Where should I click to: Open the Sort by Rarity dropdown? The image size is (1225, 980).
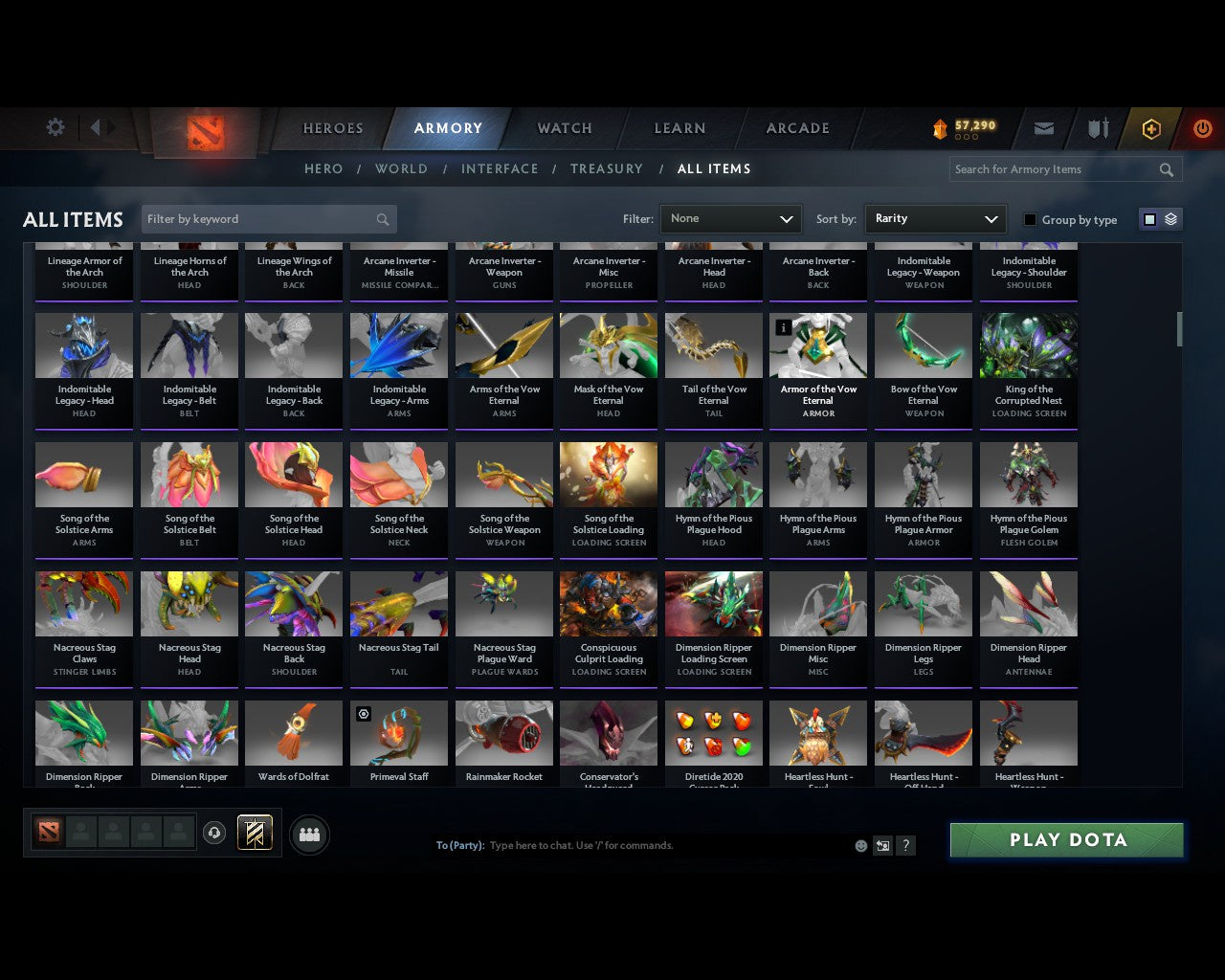(935, 218)
